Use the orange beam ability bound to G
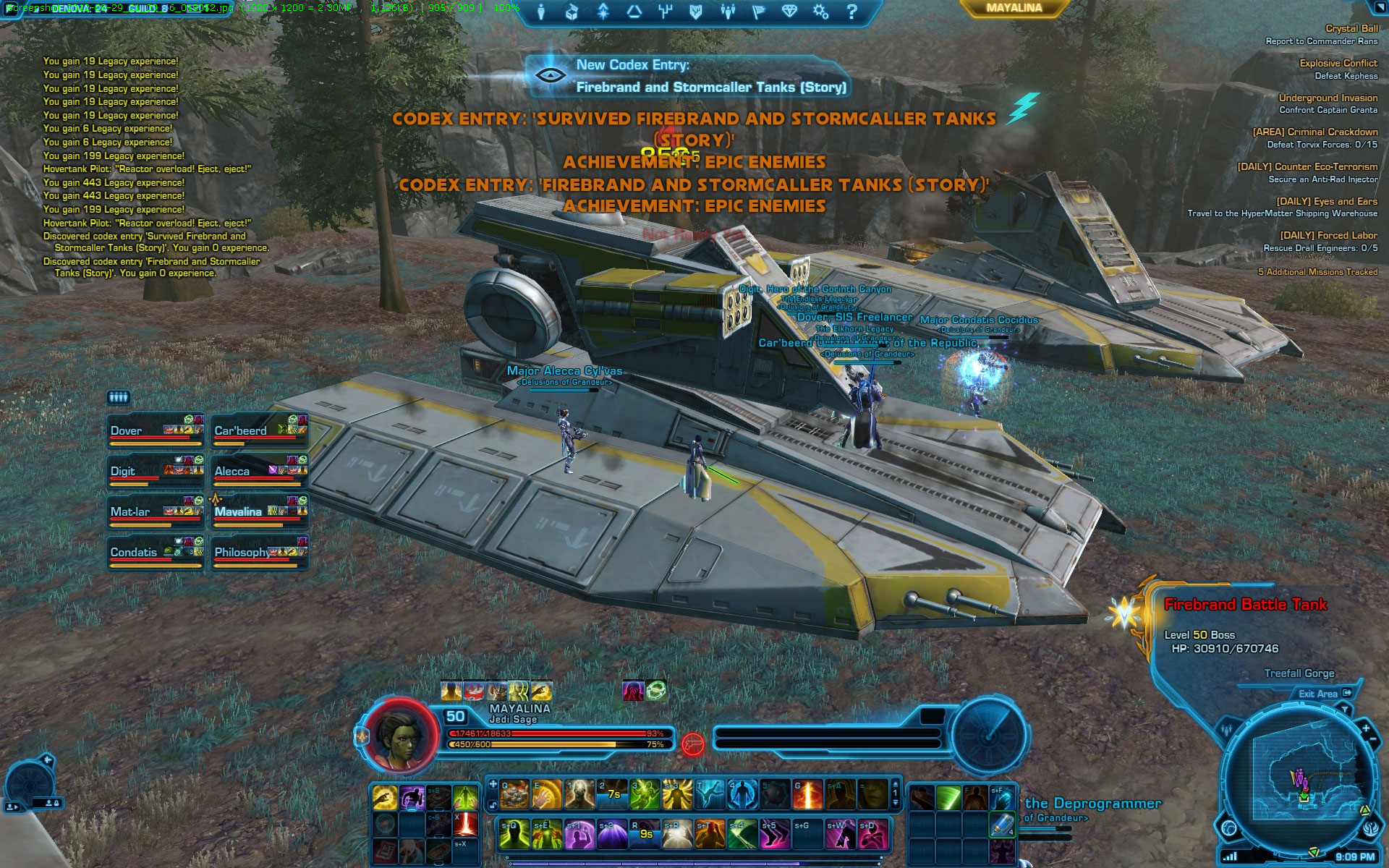 (x=807, y=795)
